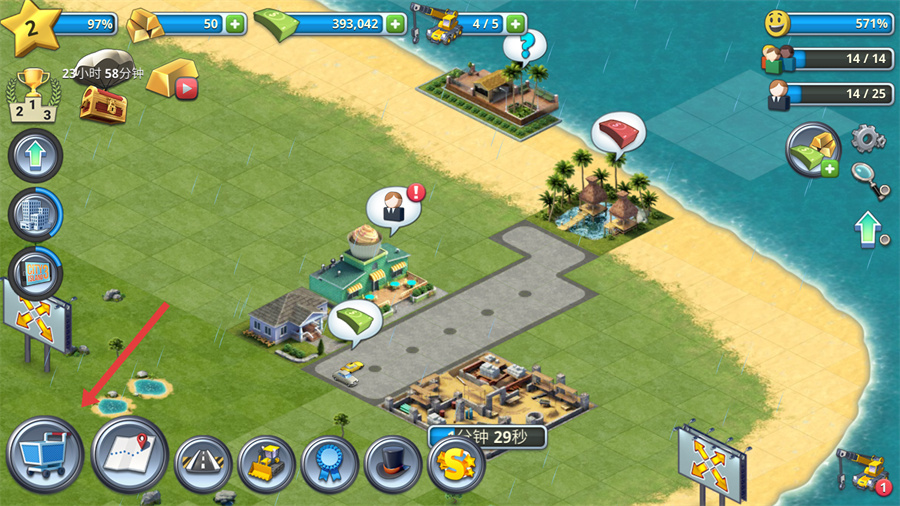The height and width of the screenshot is (506, 900).
Task: Click the green up arrow on the left side
Action: tap(35, 156)
